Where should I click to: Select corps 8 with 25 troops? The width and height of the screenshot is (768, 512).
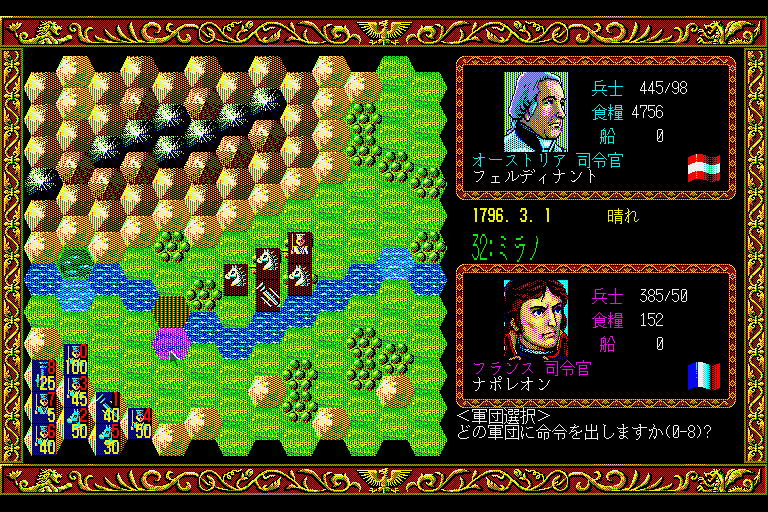tap(46, 376)
